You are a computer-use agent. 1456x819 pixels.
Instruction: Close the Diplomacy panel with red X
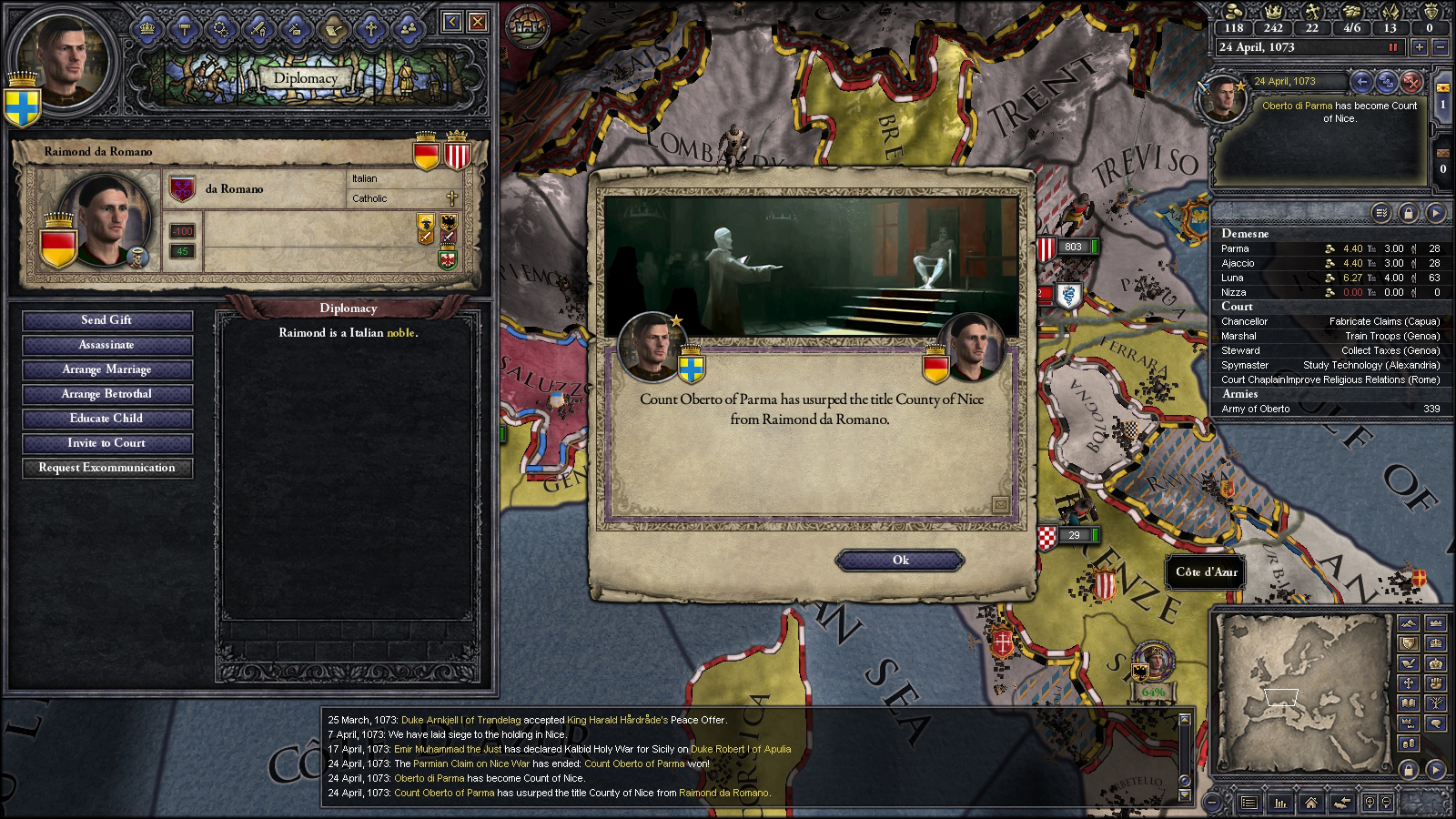(477, 23)
